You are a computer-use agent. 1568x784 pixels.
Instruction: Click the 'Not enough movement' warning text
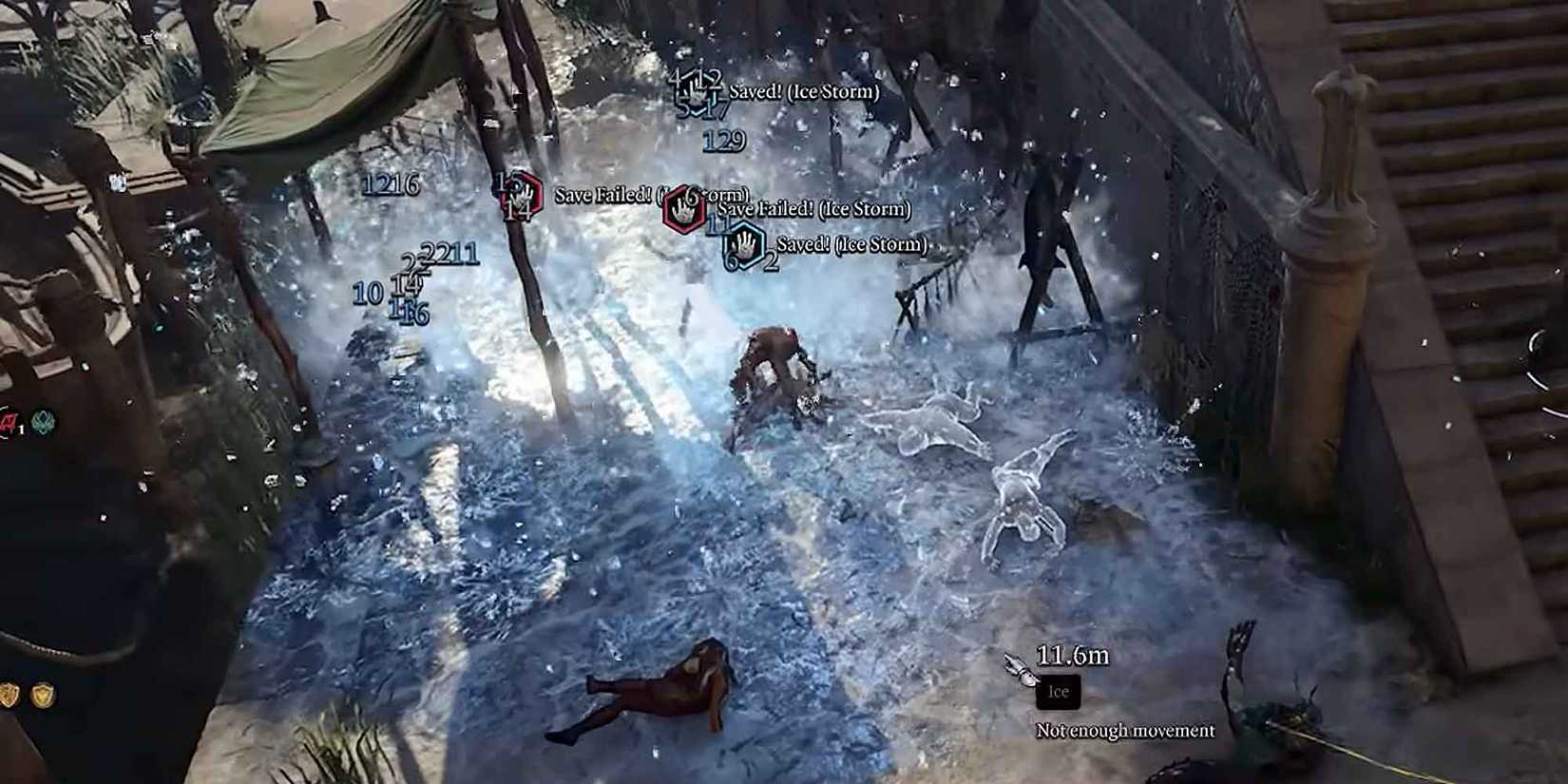1124,732
